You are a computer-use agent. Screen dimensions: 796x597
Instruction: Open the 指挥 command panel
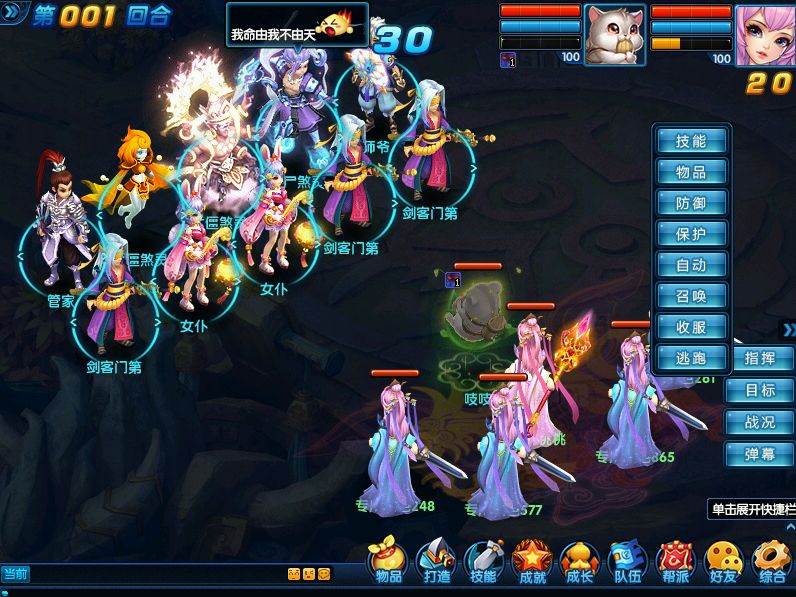pyautogui.click(x=760, y=359)
